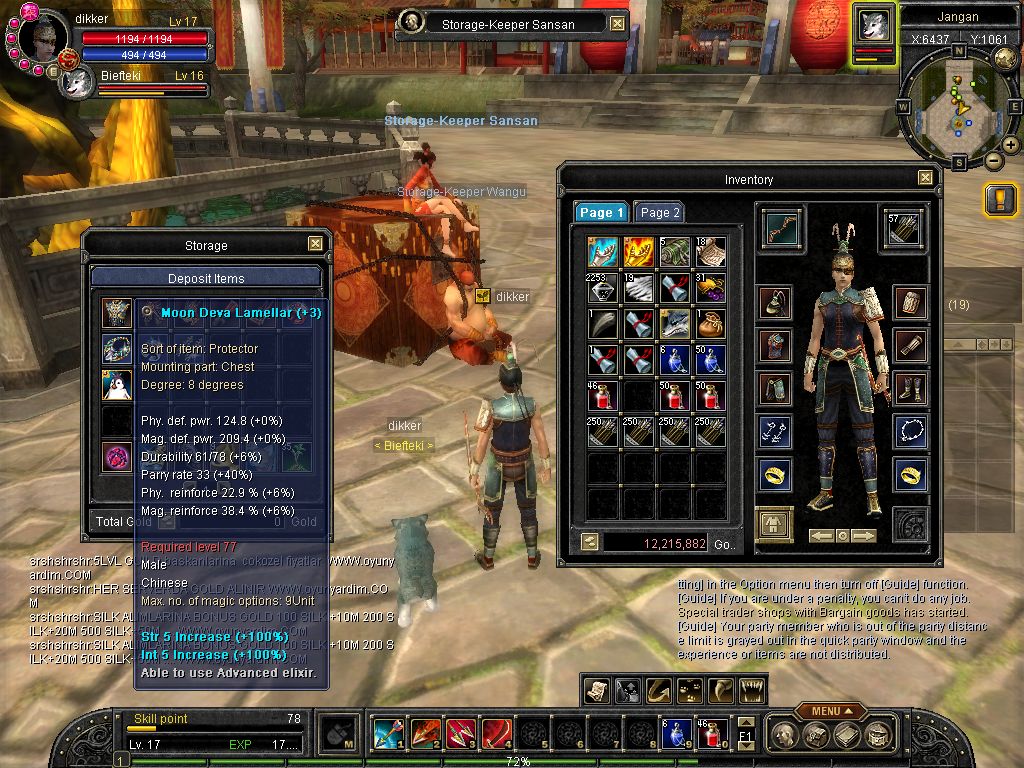This screenshot has height=768, width=1024.
Task: Close the Inventory window
Action: coord(925,179)
